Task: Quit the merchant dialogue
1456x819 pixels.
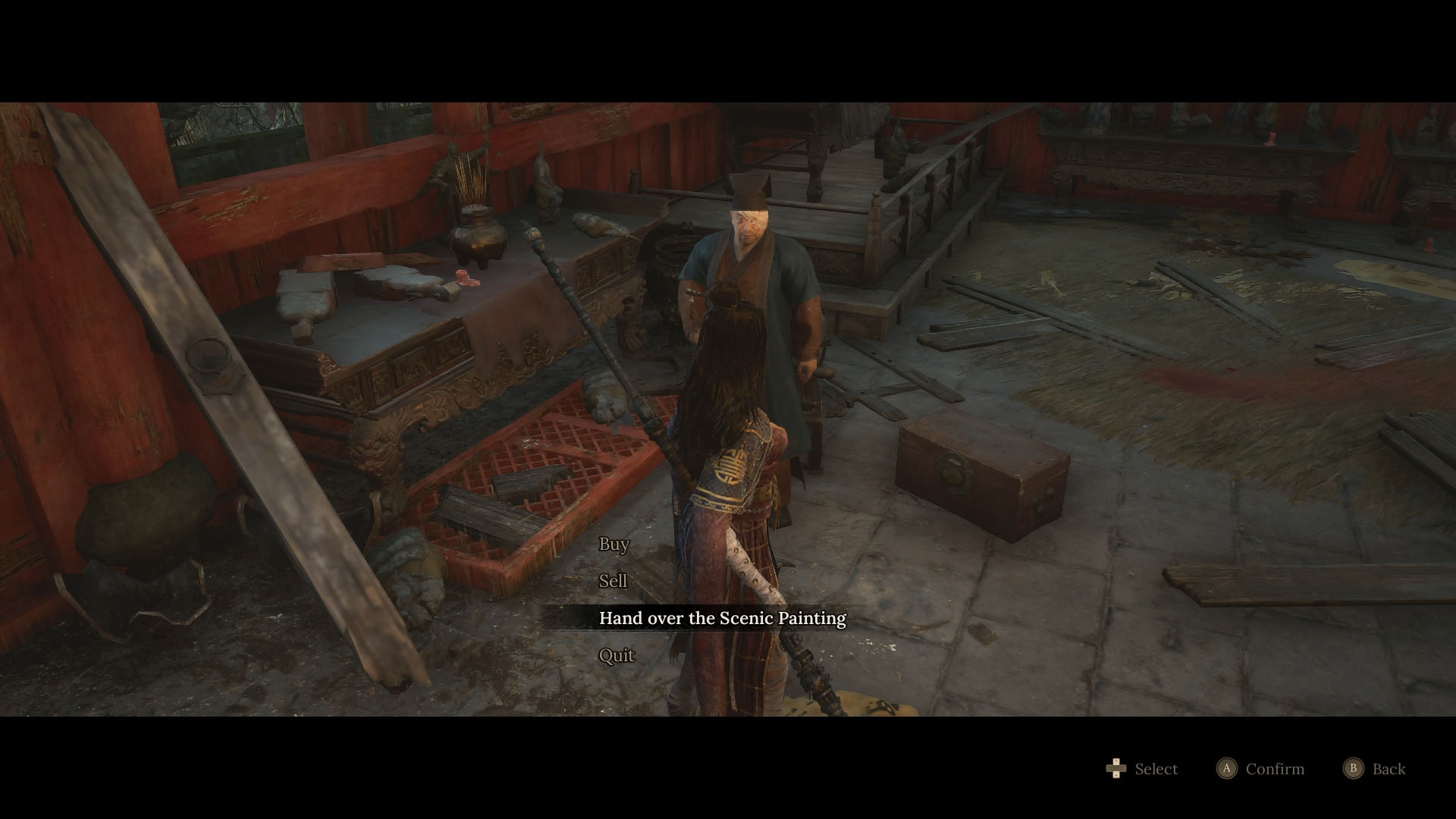Action: [x=616, y=655]
